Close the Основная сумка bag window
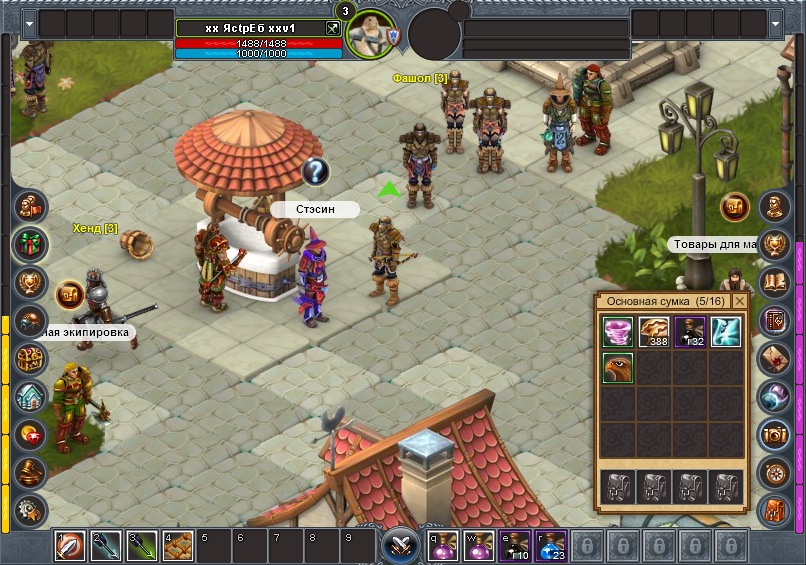Viewport: 806px width, 565px height. click(x=740, y=300)
